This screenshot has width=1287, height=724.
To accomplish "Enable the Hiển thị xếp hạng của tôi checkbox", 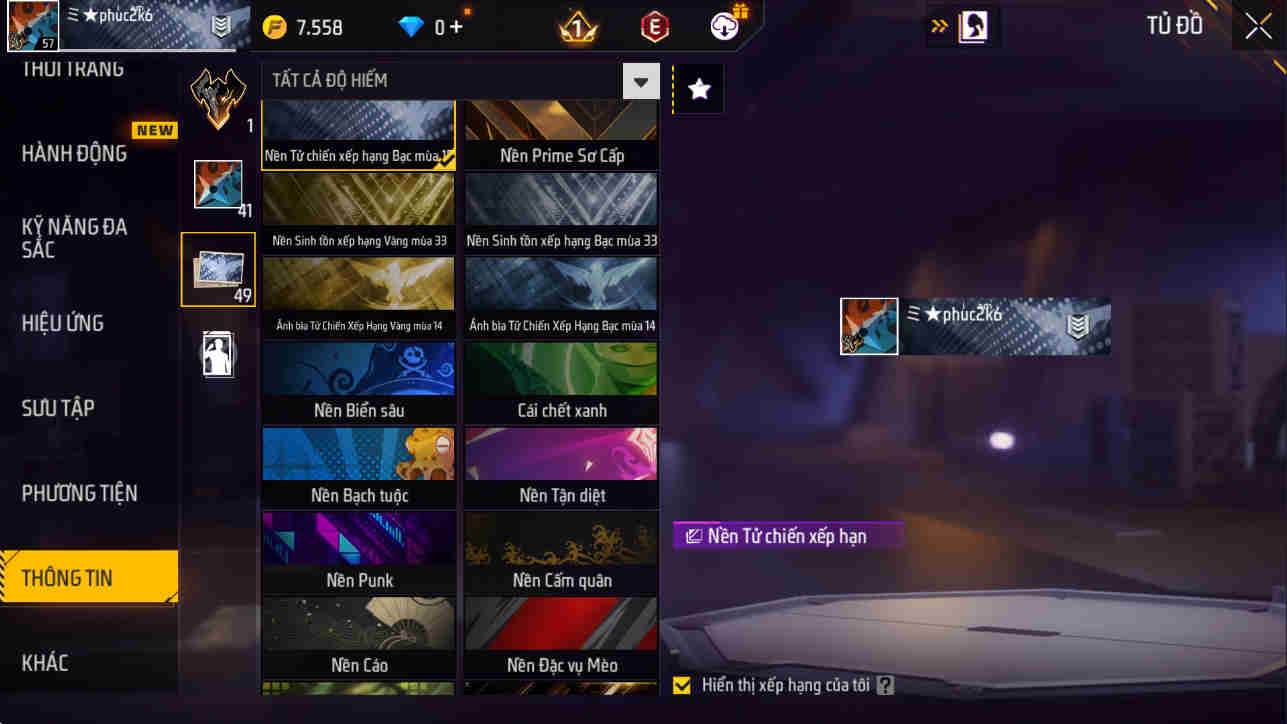I will tap(683, 685).
